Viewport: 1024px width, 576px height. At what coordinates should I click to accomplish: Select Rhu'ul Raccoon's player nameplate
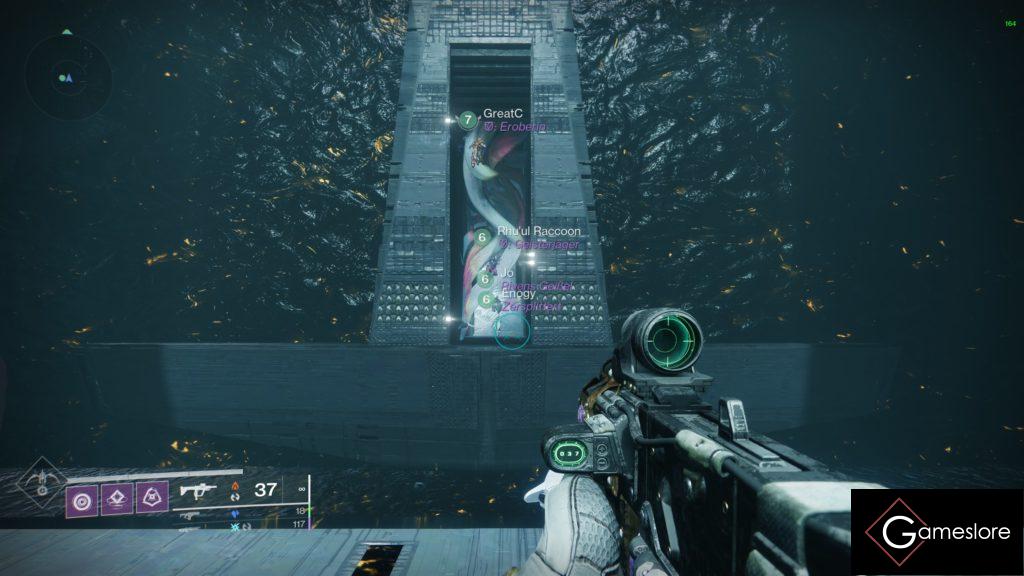(538, 231)
